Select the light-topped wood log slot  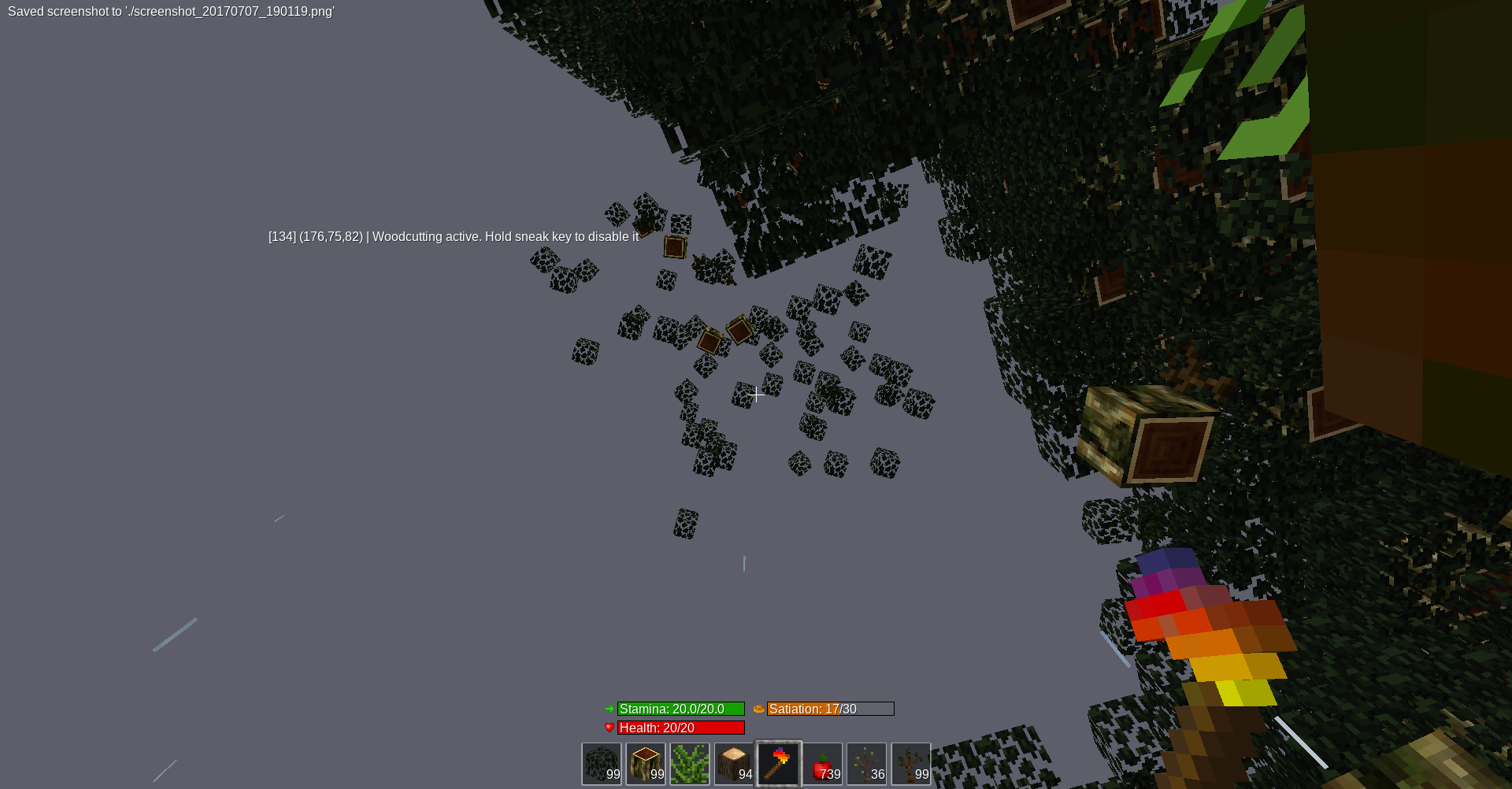[x=734, y=764]
